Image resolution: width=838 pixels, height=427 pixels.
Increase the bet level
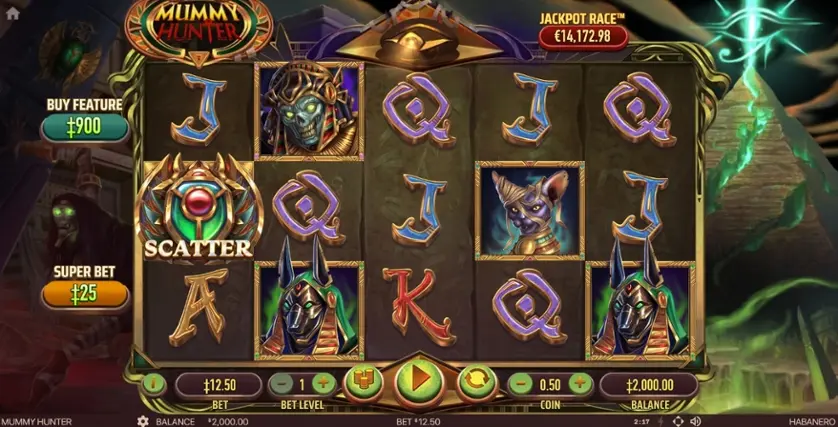322,383
